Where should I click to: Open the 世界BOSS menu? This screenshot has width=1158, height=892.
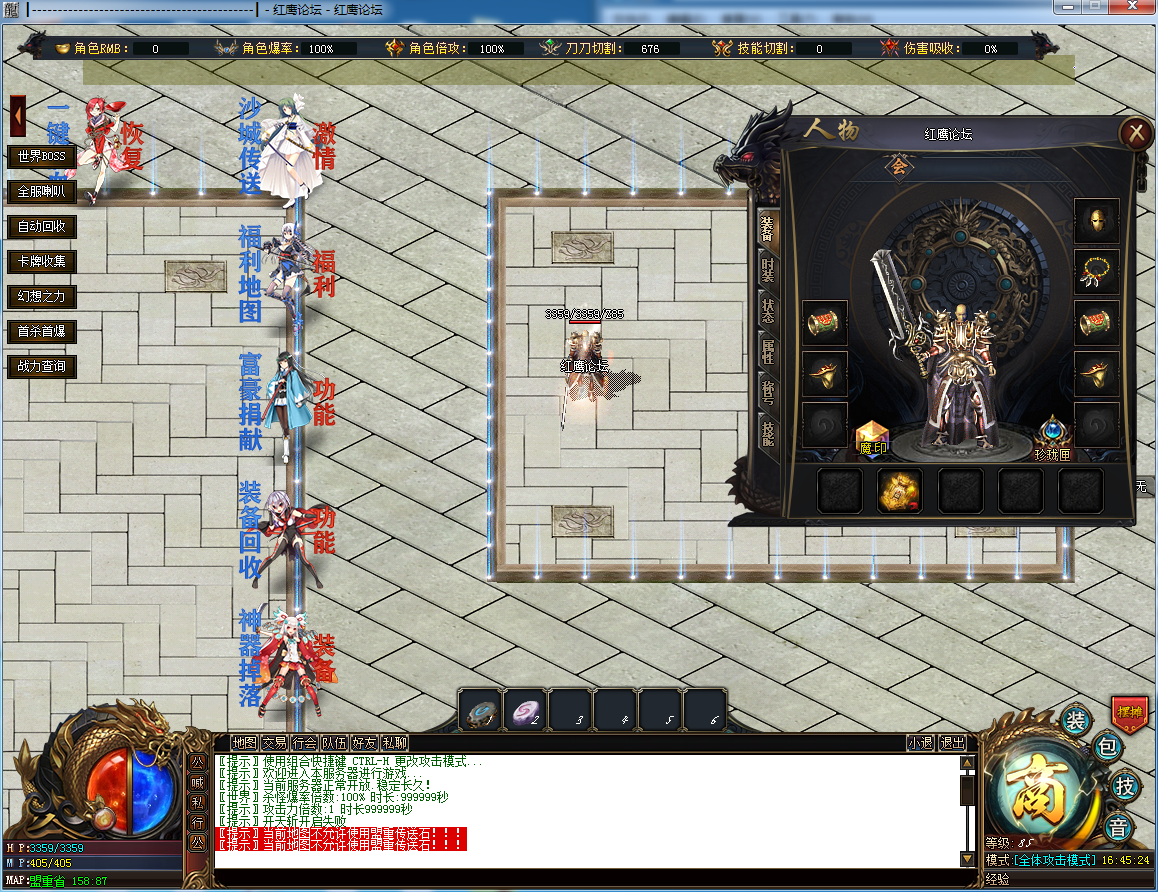[x=41, y=156]
